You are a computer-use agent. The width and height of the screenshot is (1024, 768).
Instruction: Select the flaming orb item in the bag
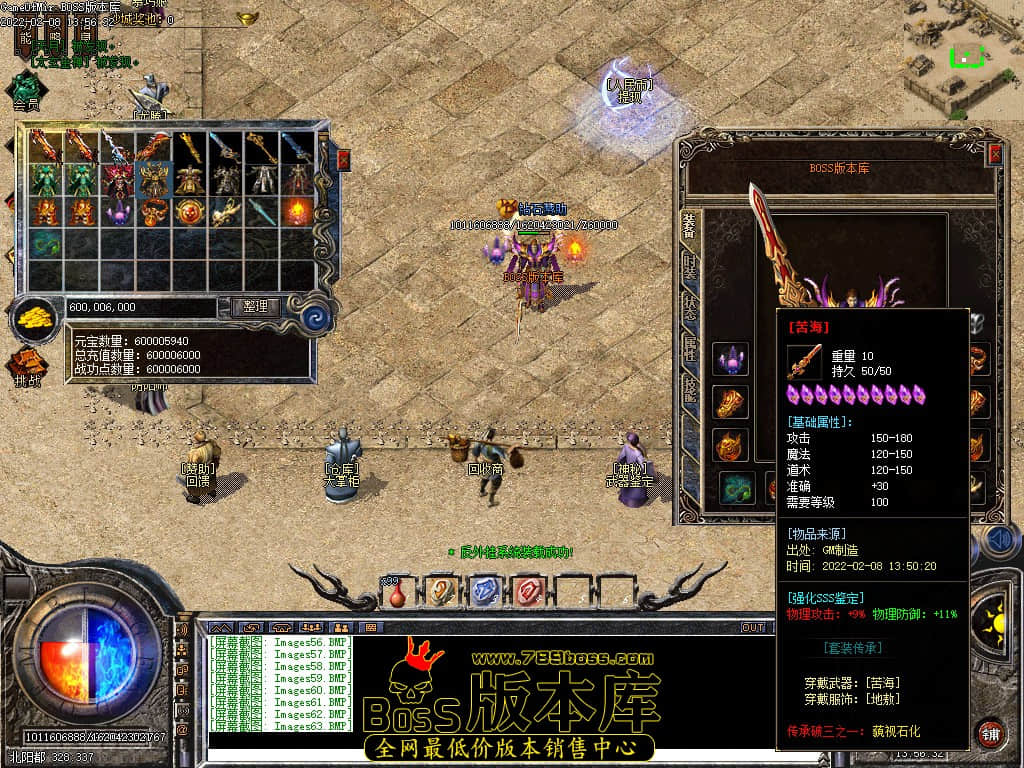pos(298,212)
